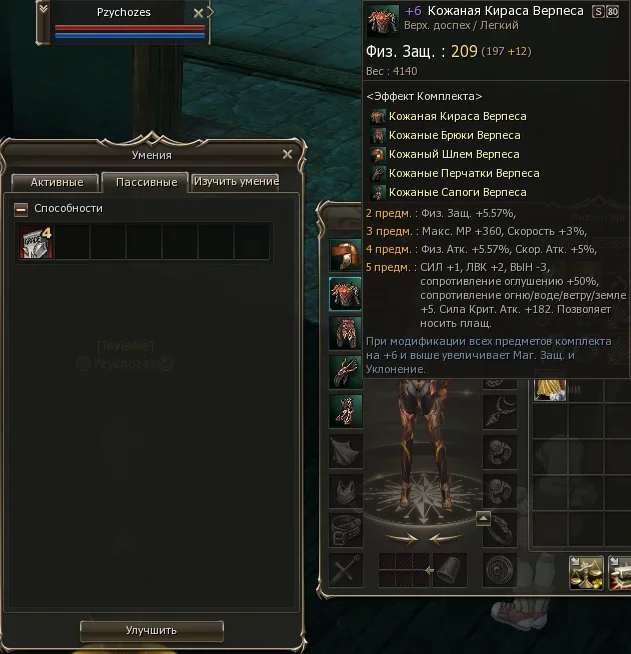The height and width of the screenshot is (654, 631).
Task: Click the equipped Vesper leather boots slot
Action: tap(346, 409)
